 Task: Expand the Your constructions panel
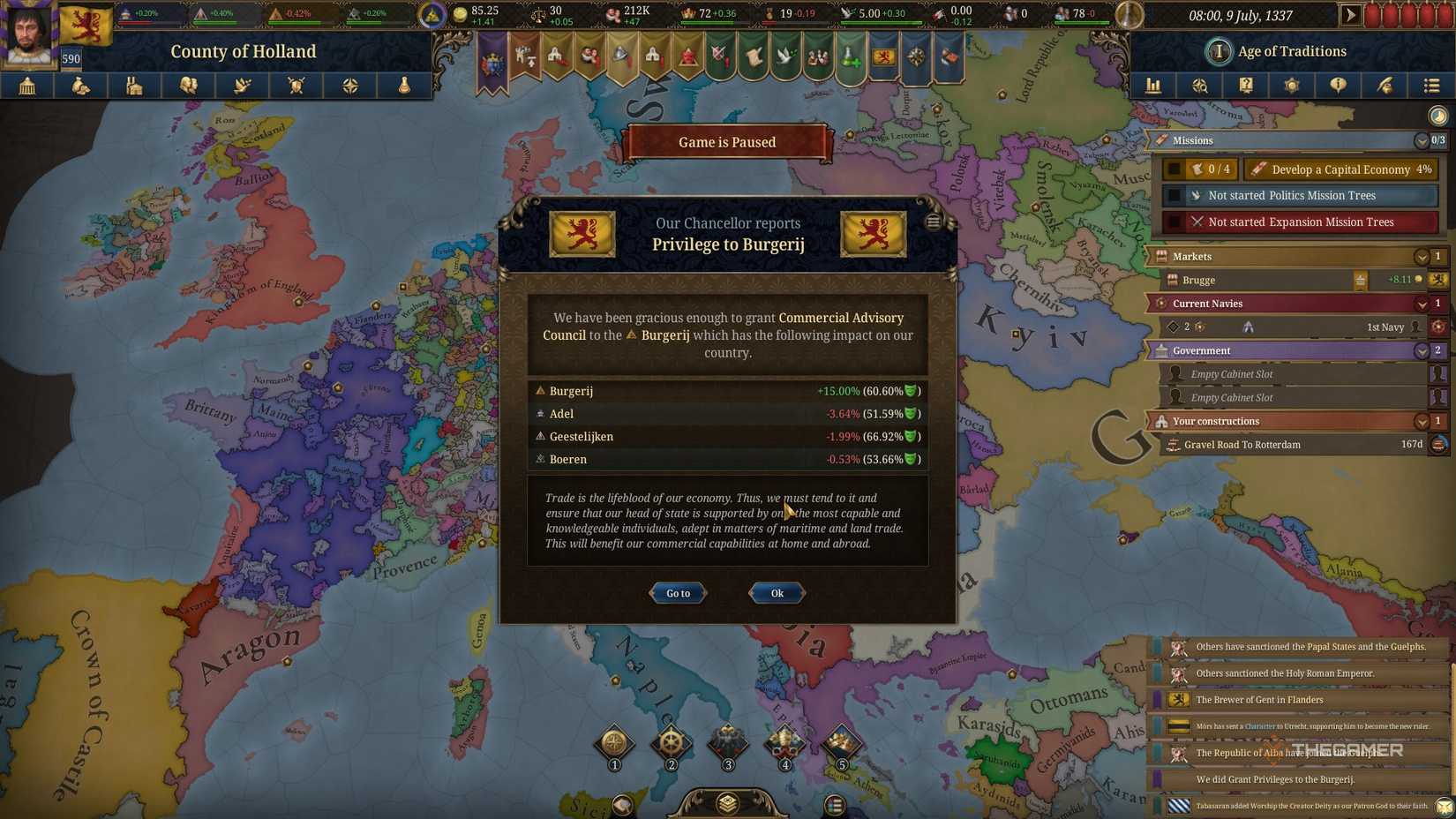(1421, 421)
